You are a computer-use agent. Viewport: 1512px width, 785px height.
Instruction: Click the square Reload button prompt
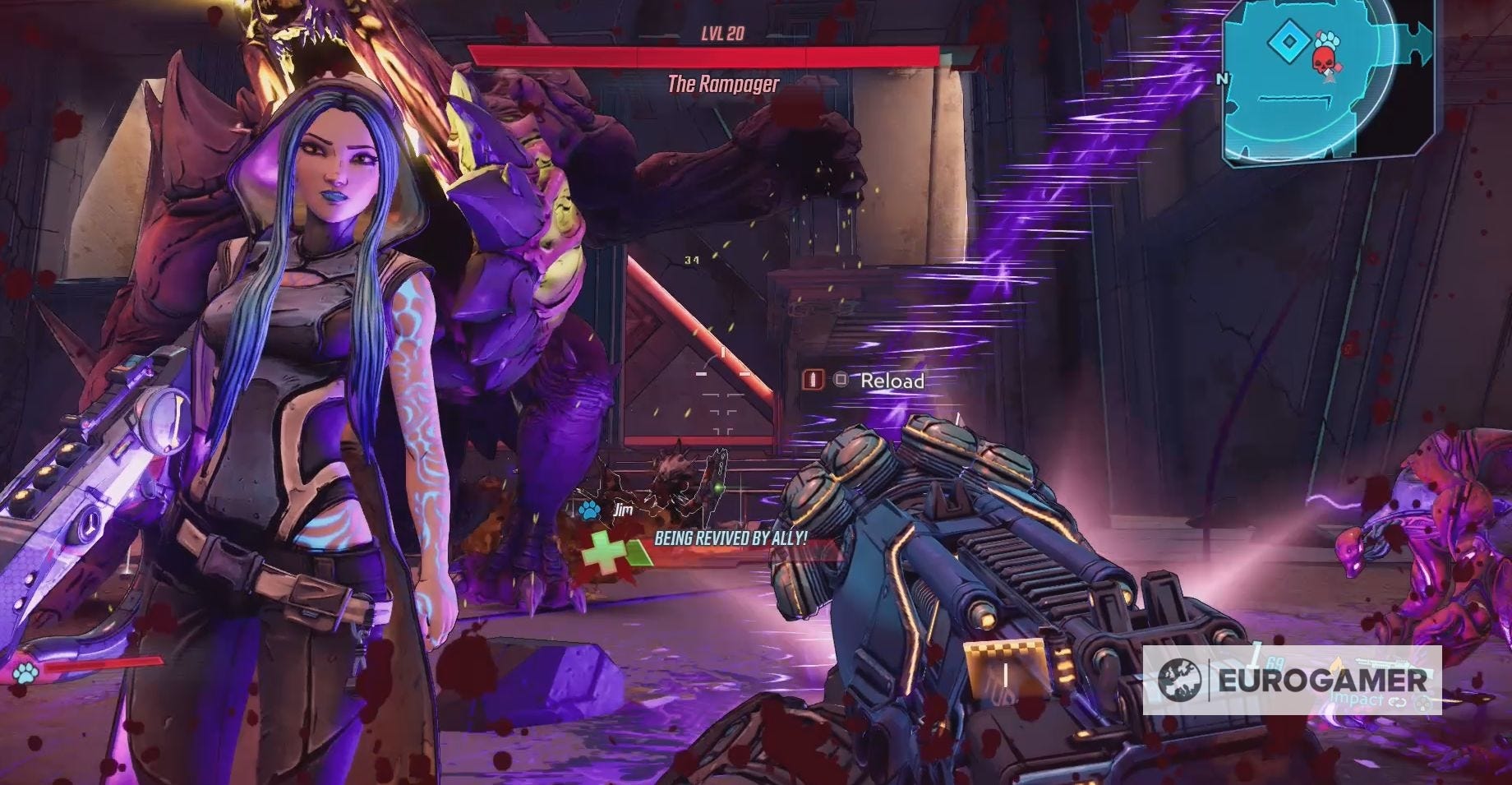pyautogui.click(x=840, y=379)
